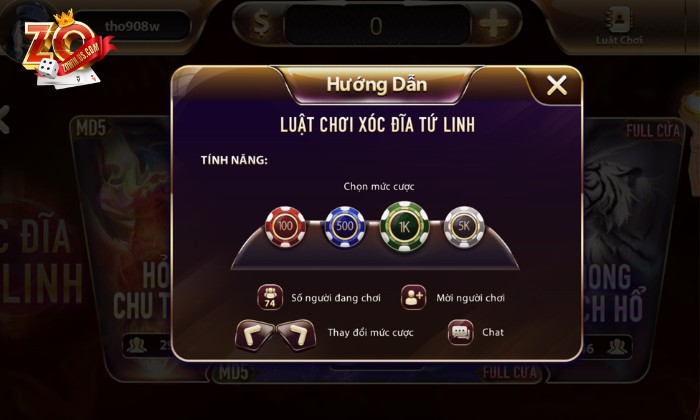This screenshot has width=700, height=420.
Task: Add funds with the plus button
Action: (x=492, y=25)
